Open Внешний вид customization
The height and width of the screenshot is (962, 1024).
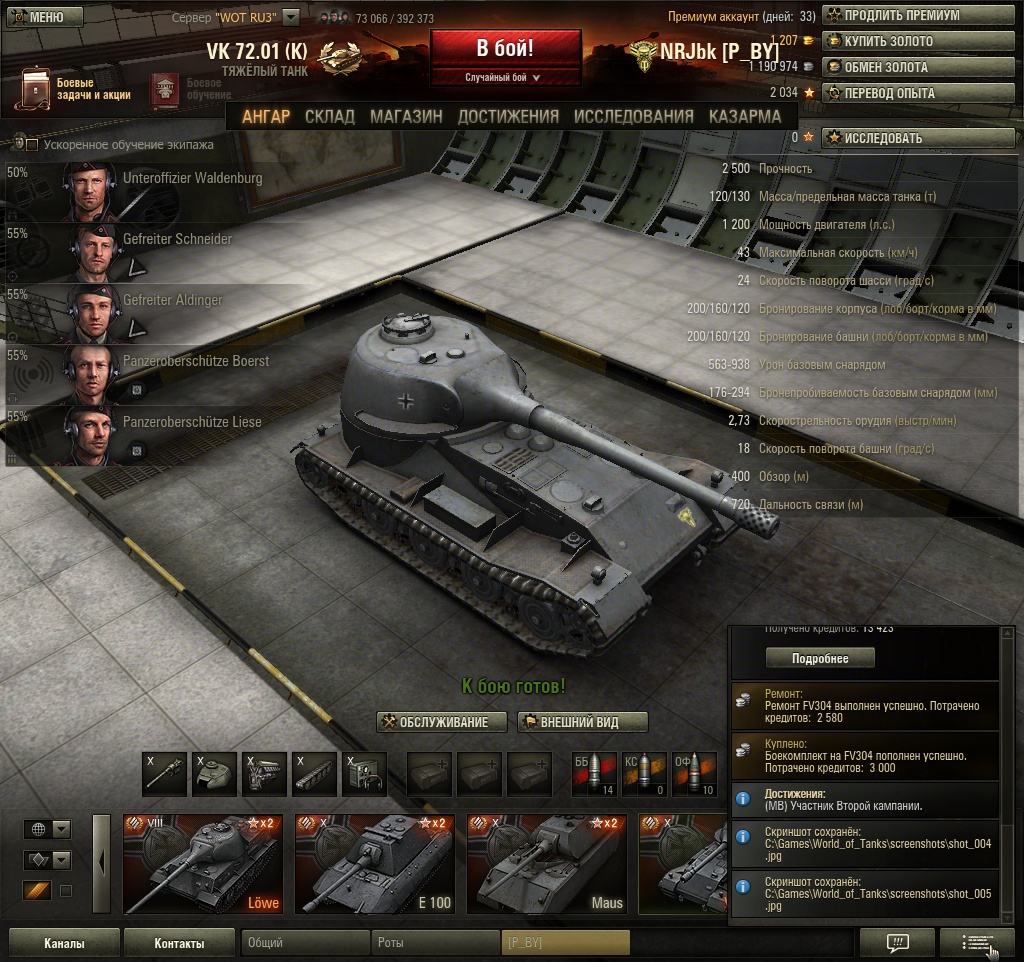click(583, 722)
